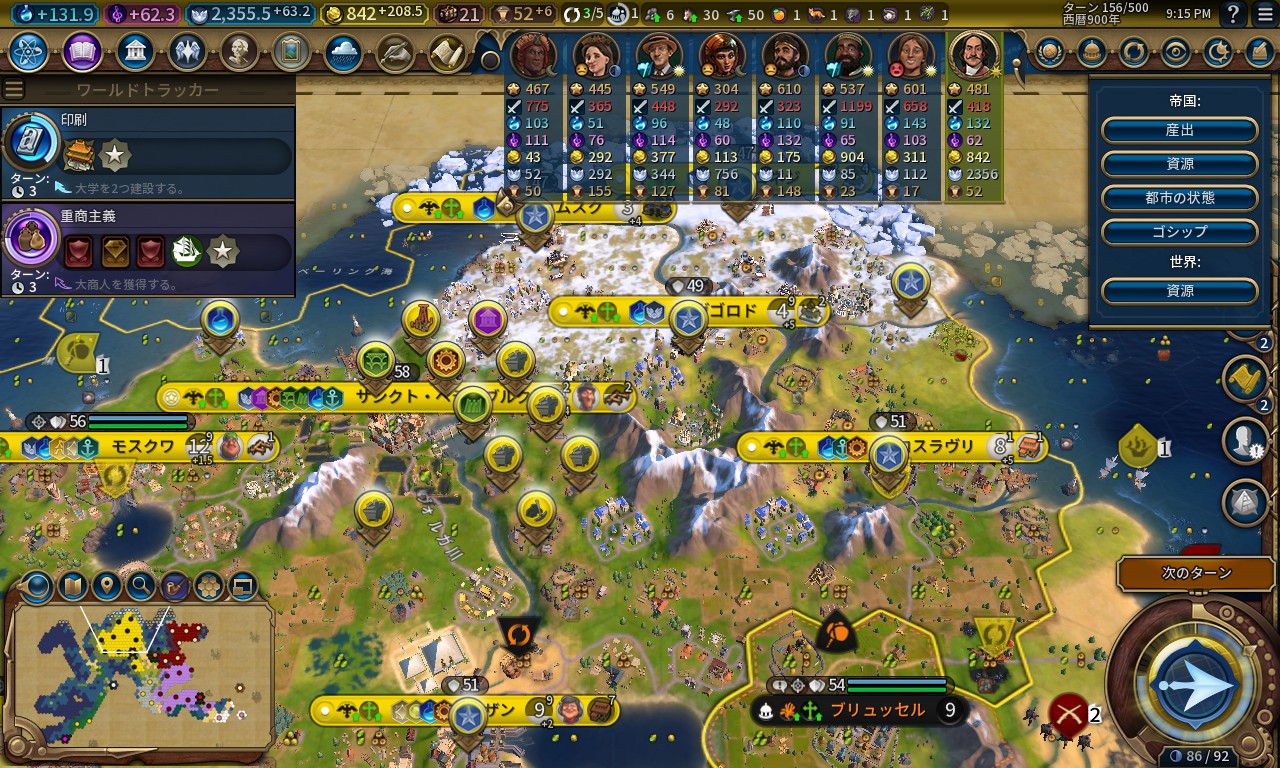Toggle the minimap map-pin button

tap(106, 586)
